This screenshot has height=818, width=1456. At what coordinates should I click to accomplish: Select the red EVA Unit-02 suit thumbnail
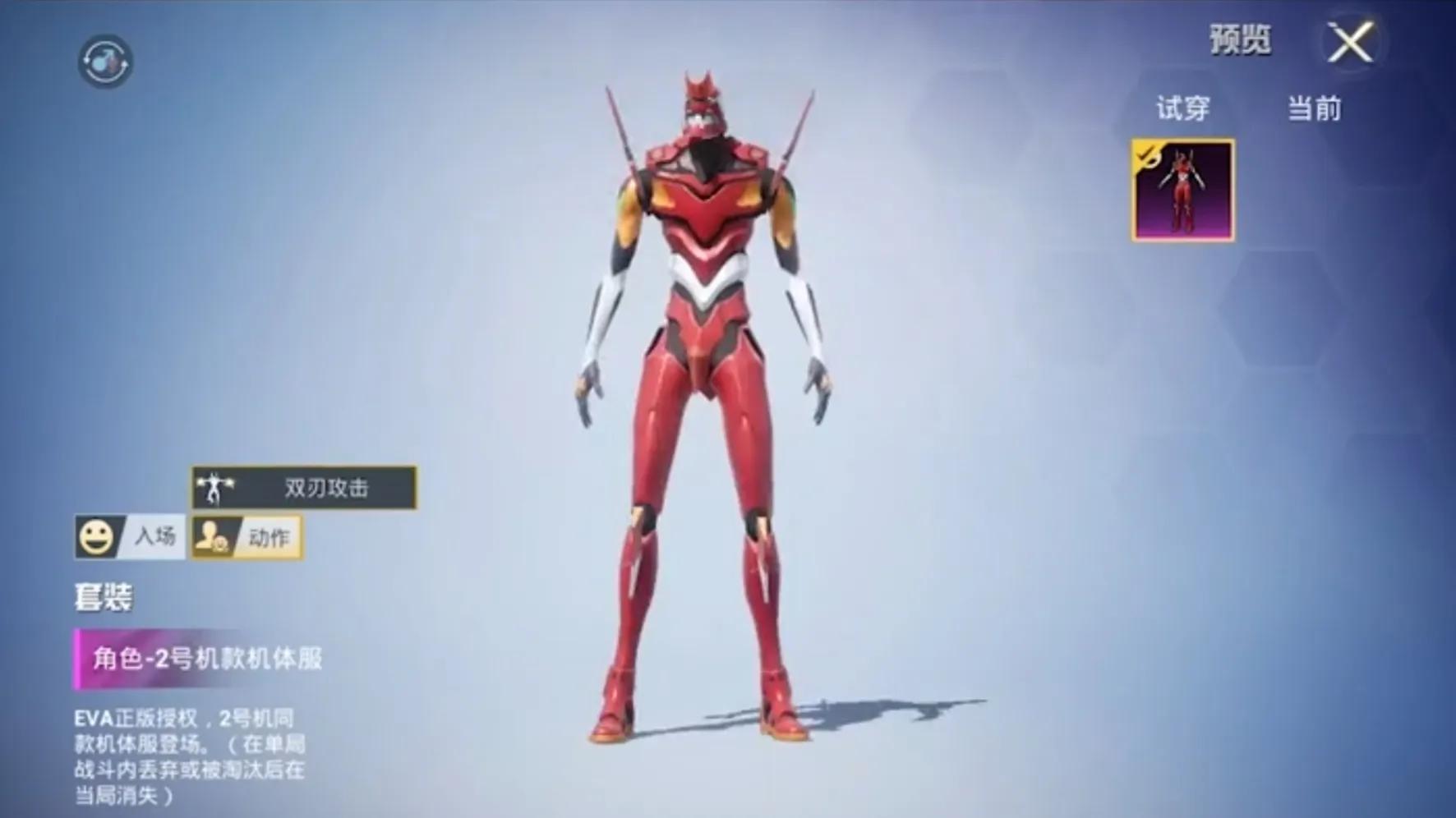point(1182,191)
